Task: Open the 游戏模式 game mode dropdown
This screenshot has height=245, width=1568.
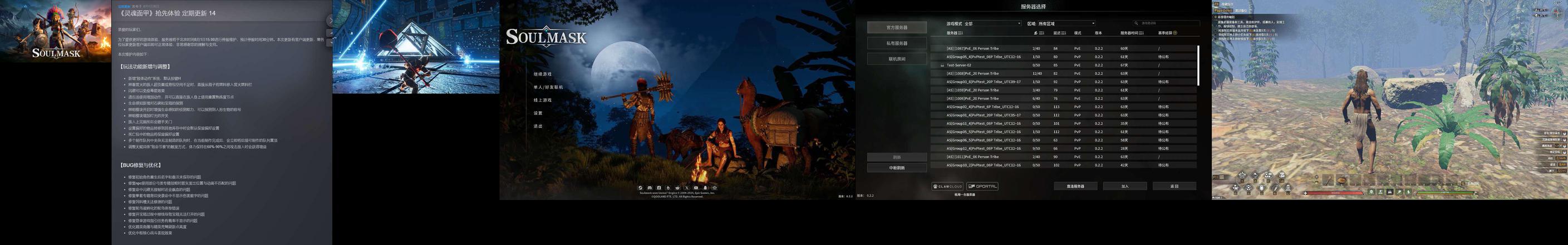Action: tap(991, 24)
